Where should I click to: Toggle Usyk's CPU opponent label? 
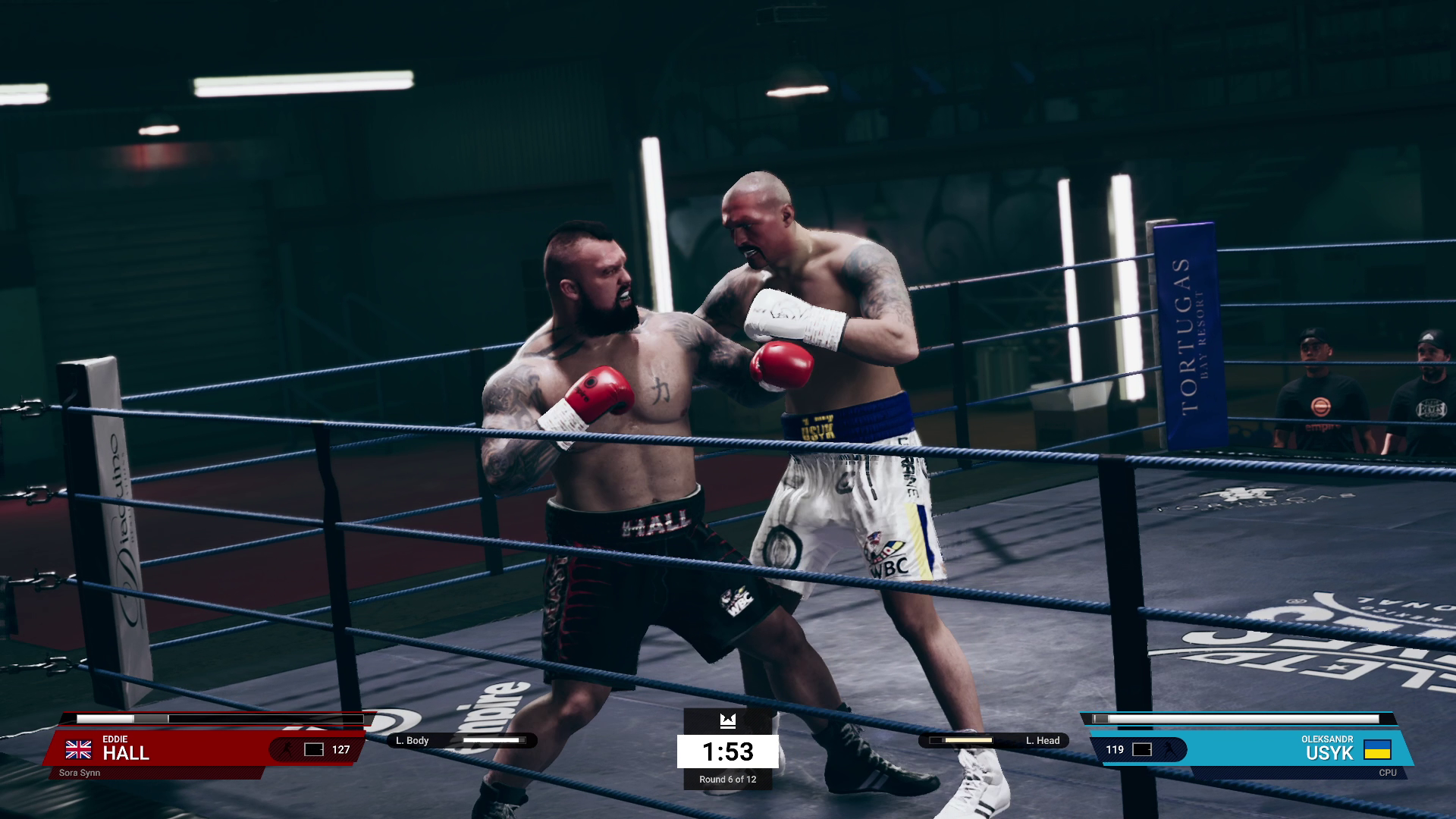[x=1388, y=773]
